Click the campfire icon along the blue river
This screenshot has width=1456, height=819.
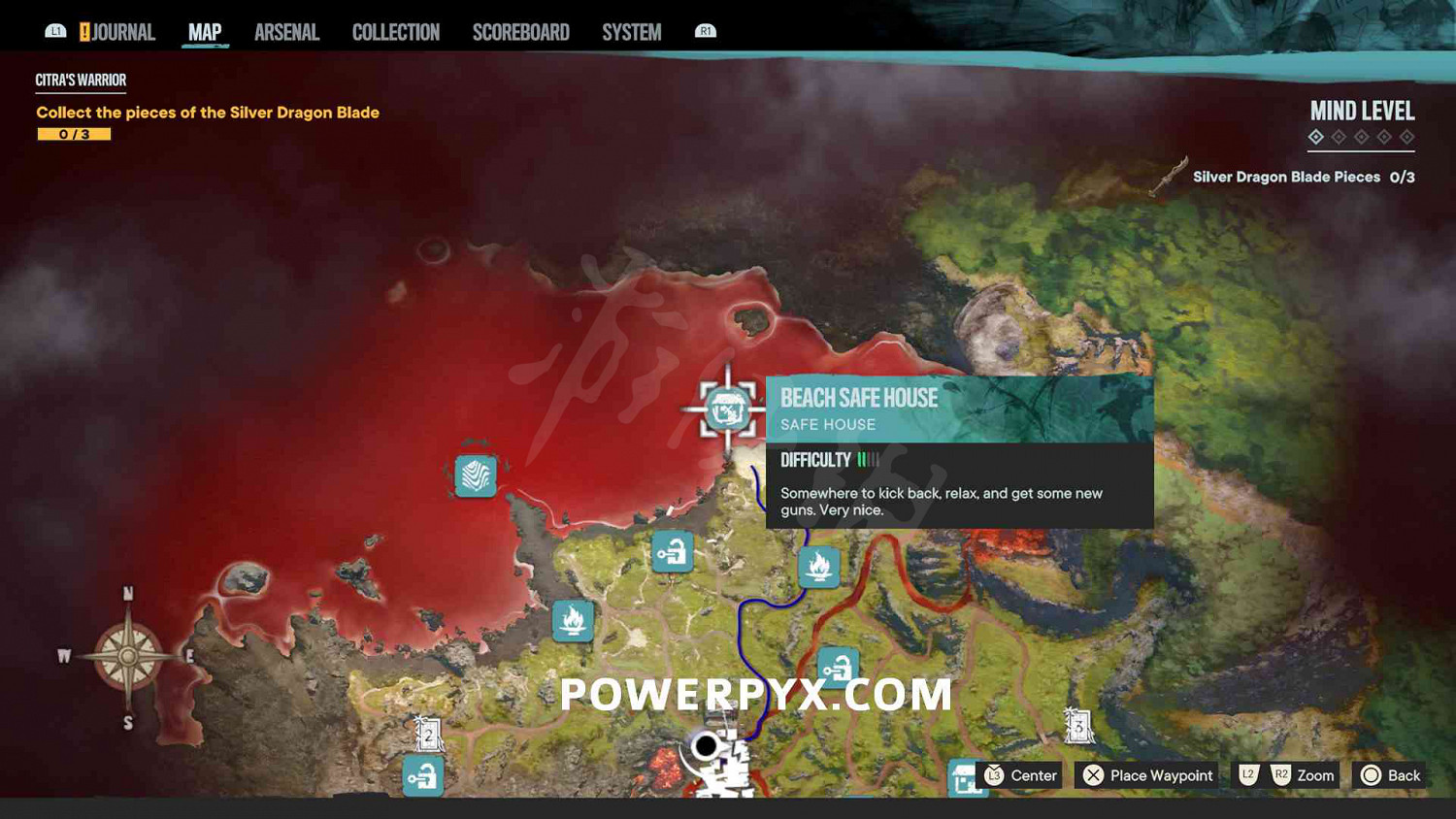click(820, 566)
